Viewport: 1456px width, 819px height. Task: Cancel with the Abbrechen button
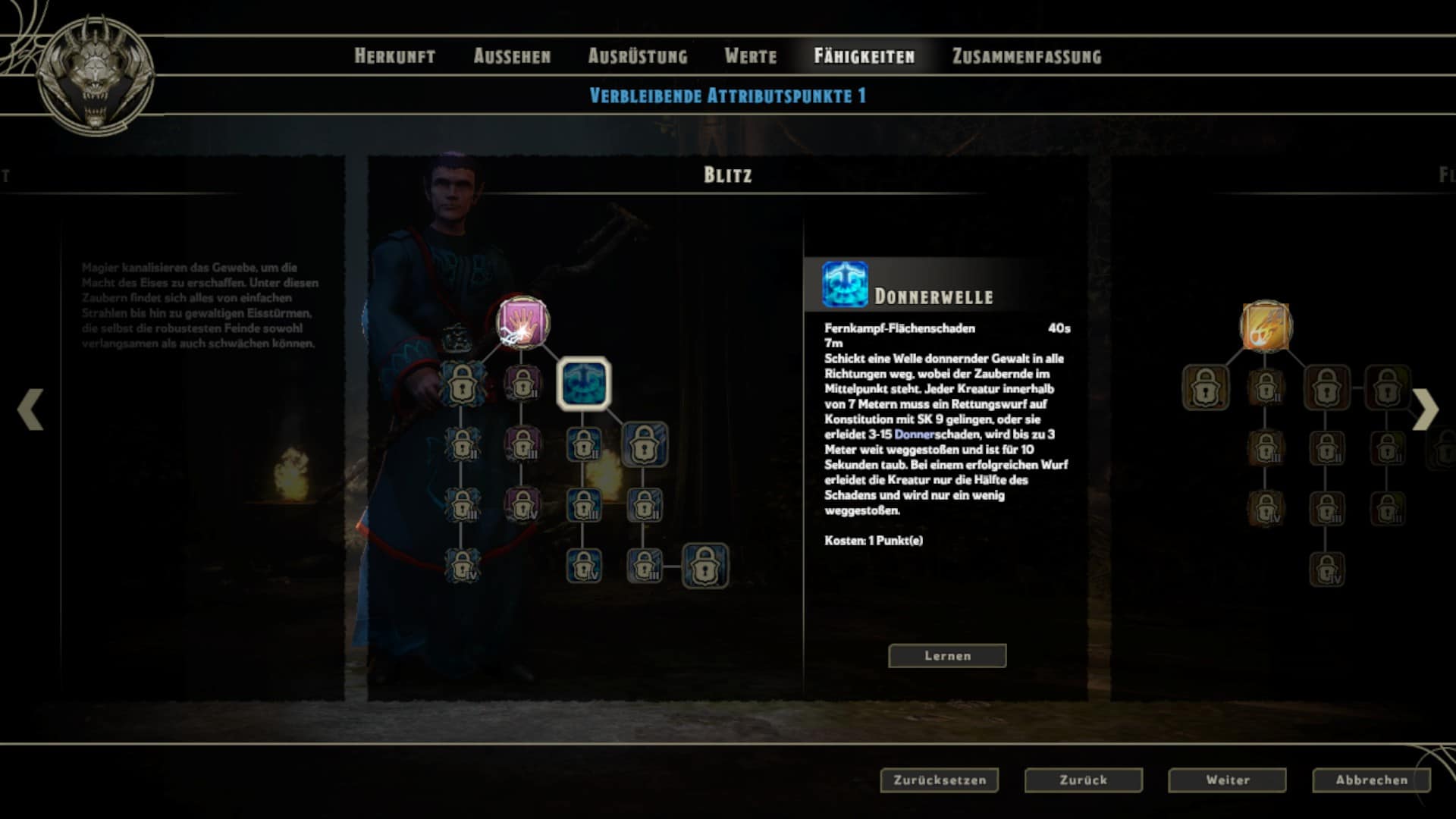click(1371, 780)
